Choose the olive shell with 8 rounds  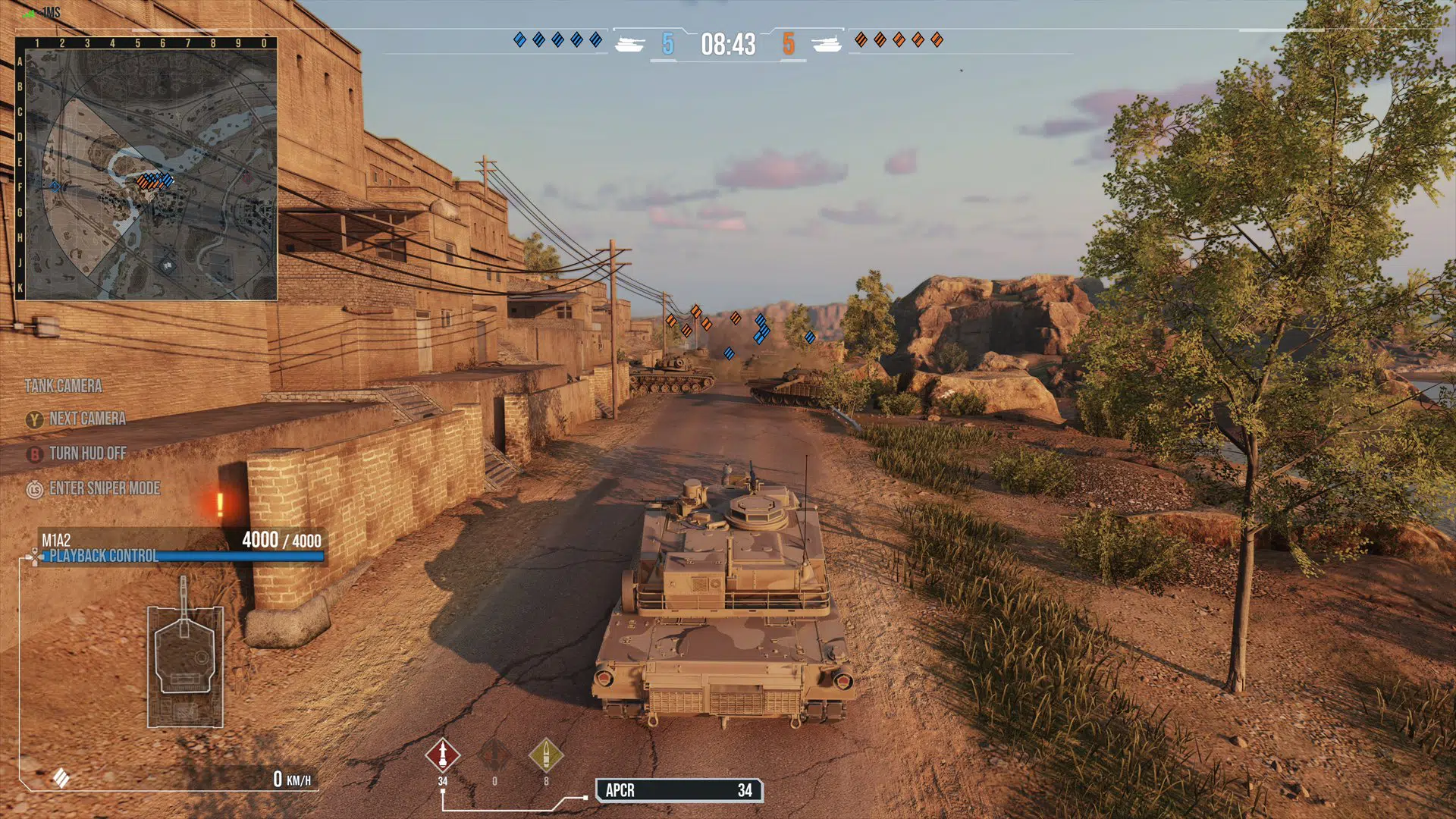point(545,755)
